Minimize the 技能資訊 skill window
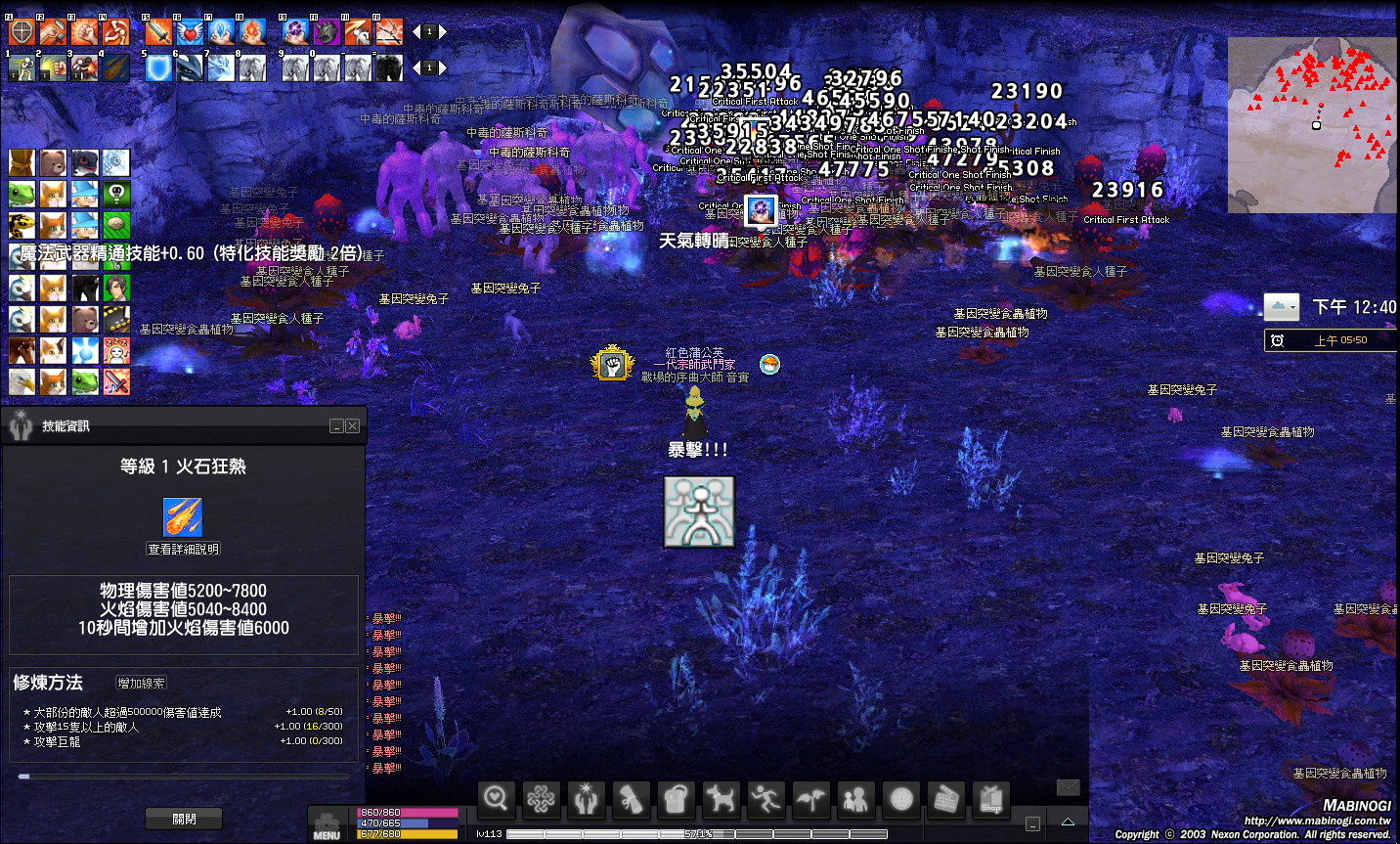The width and height of the screenshot is (1400, 844). (x=336, y=426)
